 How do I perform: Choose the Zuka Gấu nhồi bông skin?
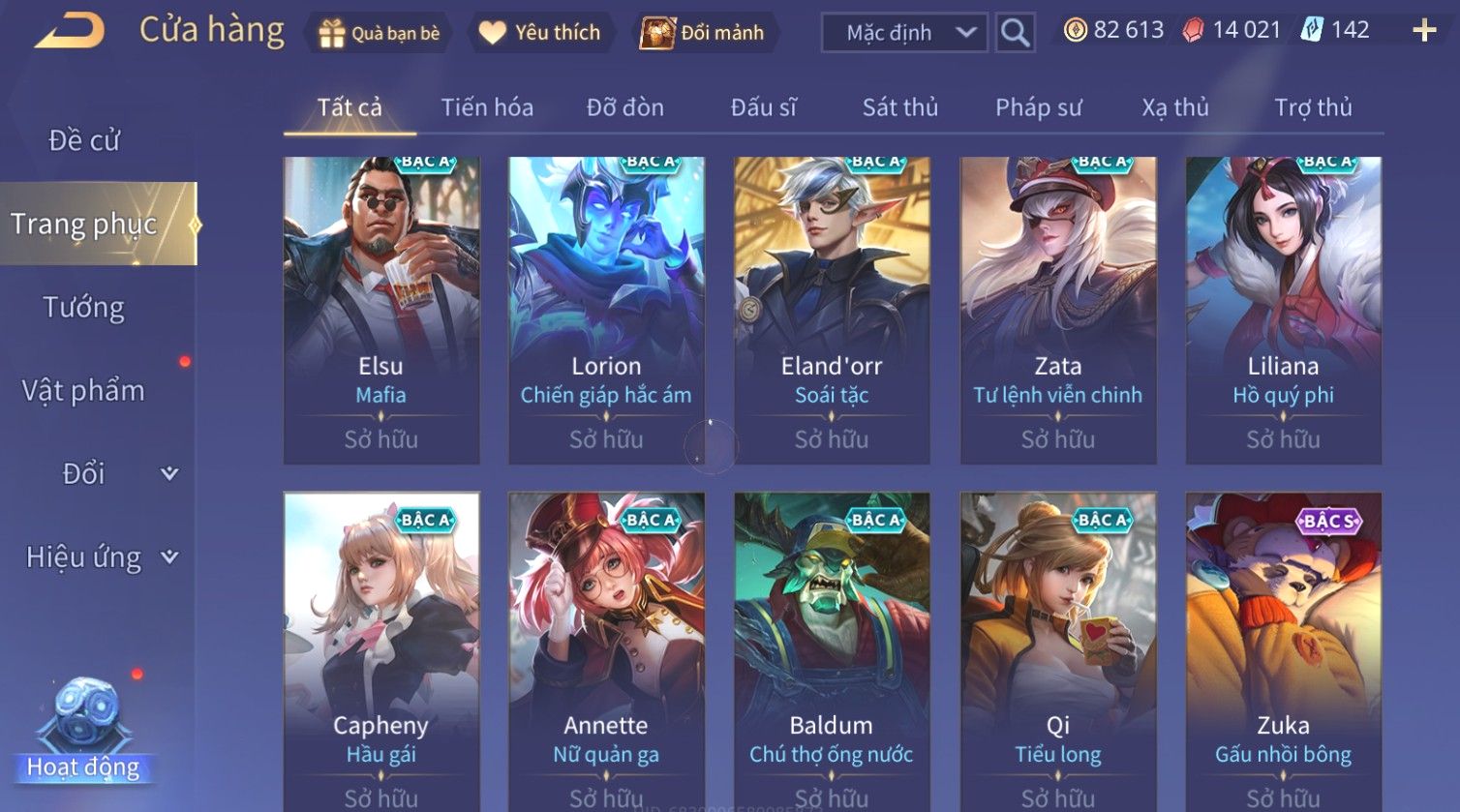(1283, 650)
